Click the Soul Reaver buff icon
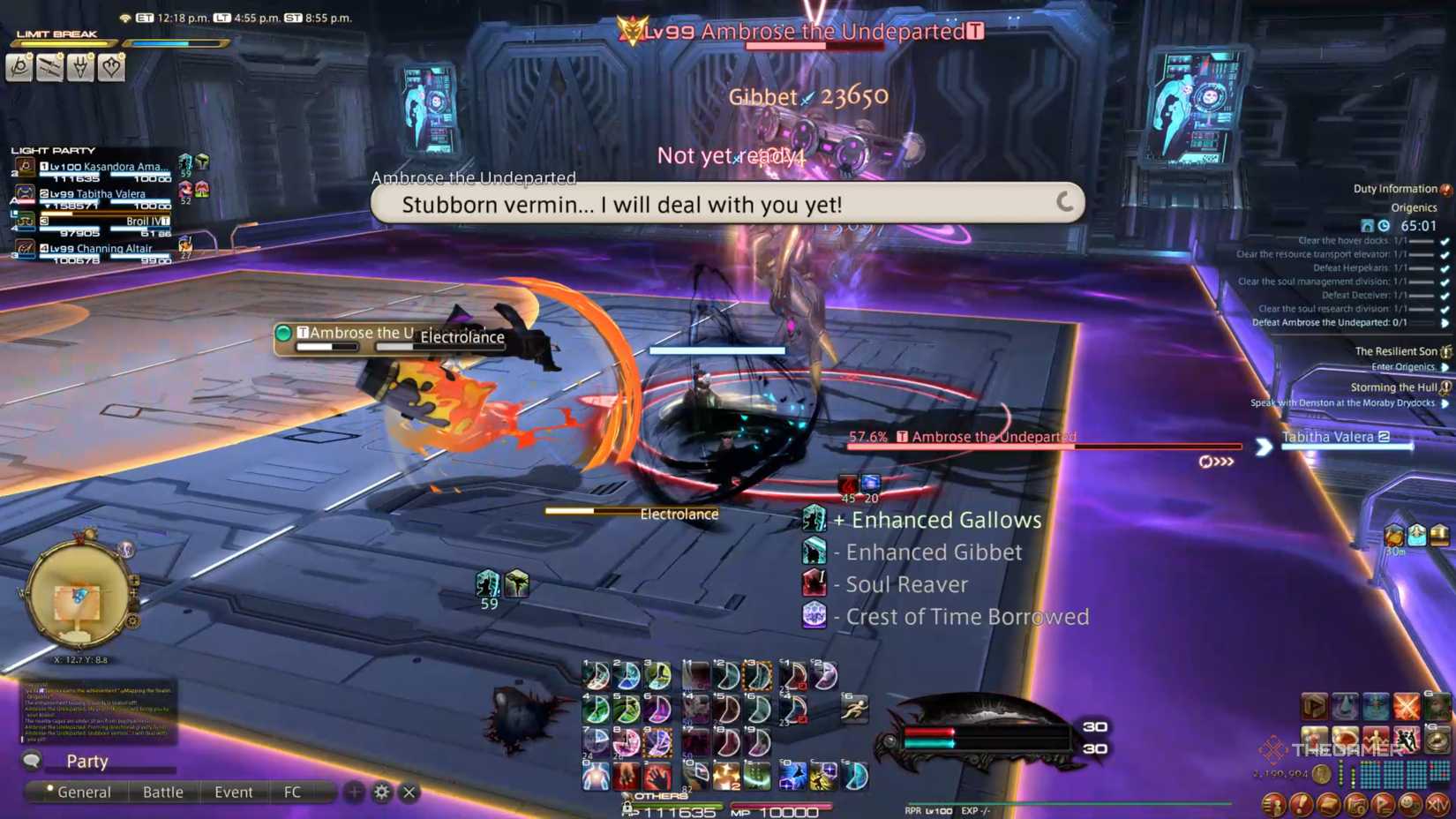Screen dimensions: 1456x819 pyautogui.click(x=814, y=583)
